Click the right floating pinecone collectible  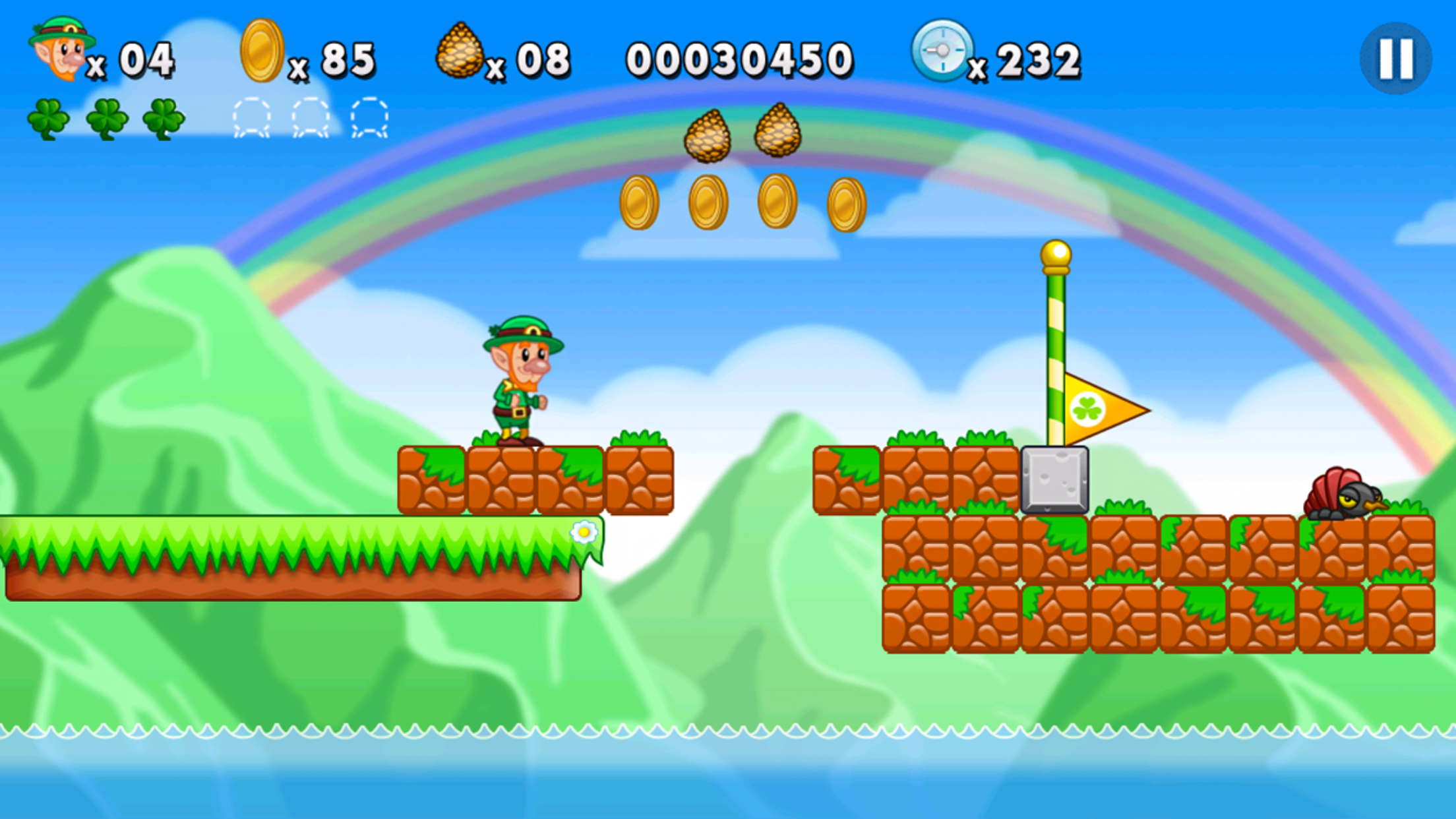[778, 132]
